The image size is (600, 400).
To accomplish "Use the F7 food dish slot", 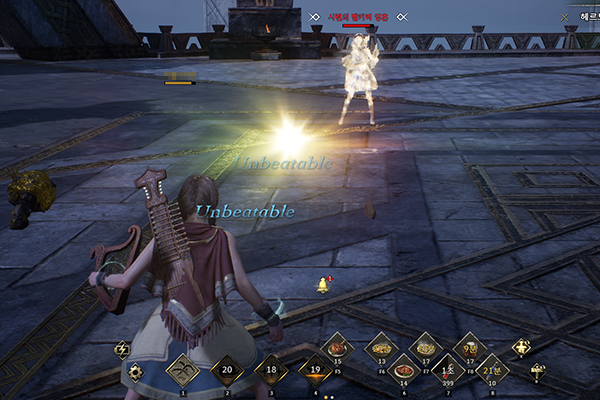I will [425, 348].
